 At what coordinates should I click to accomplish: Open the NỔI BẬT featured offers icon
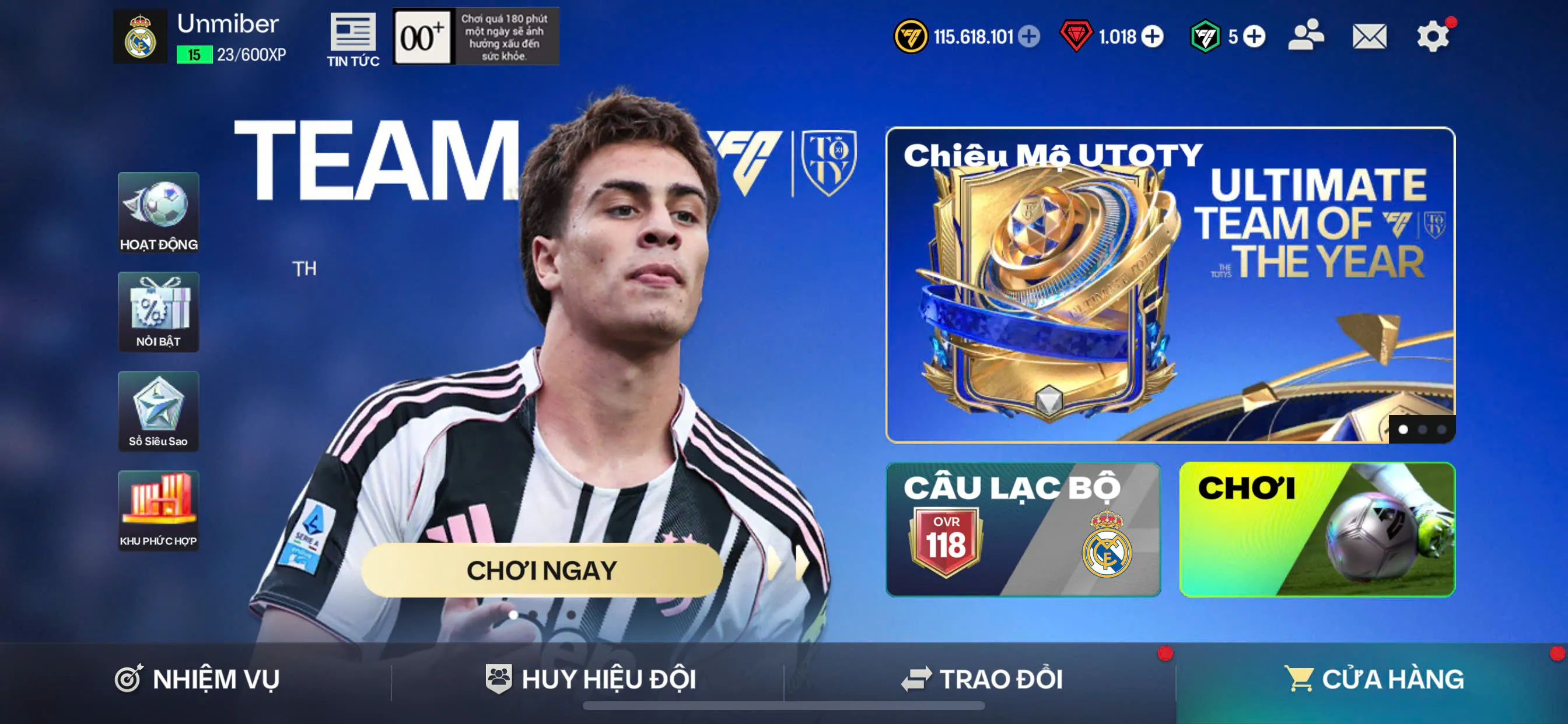coord(158,312)
